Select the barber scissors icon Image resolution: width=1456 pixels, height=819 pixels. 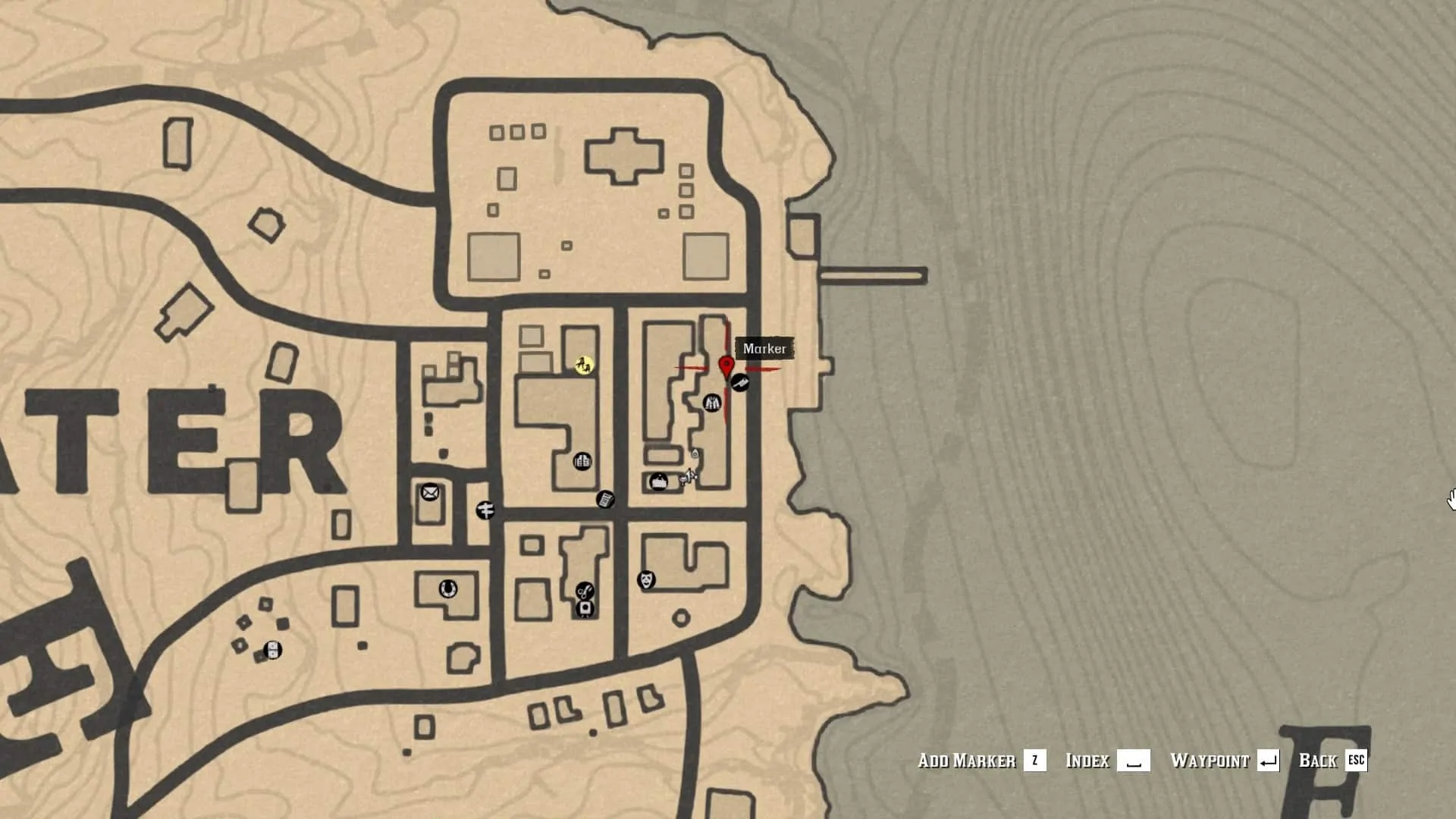click(585, 591)
